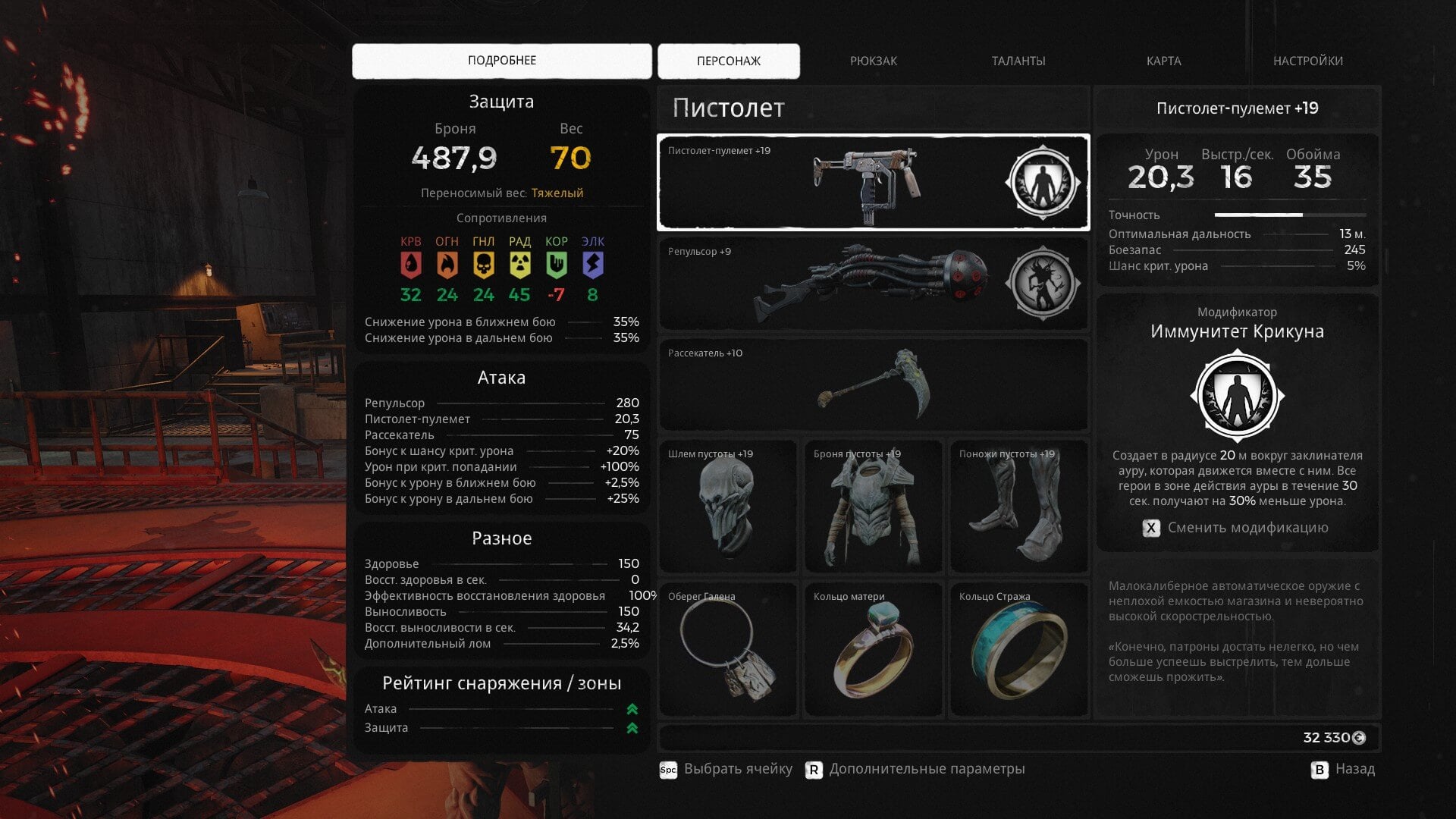
Task: Click the submachine gun's weapon mod icon
Action: coord(1042,183)
